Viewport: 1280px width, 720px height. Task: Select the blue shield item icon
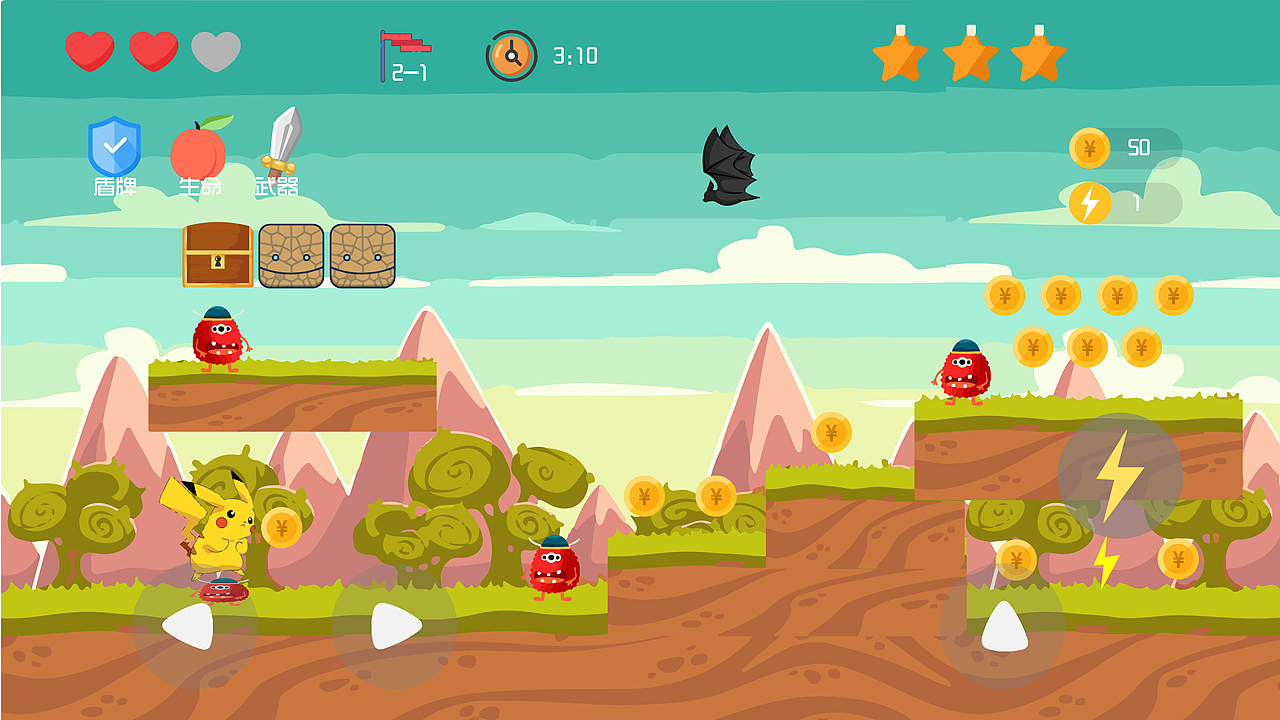tap(114, 146)
